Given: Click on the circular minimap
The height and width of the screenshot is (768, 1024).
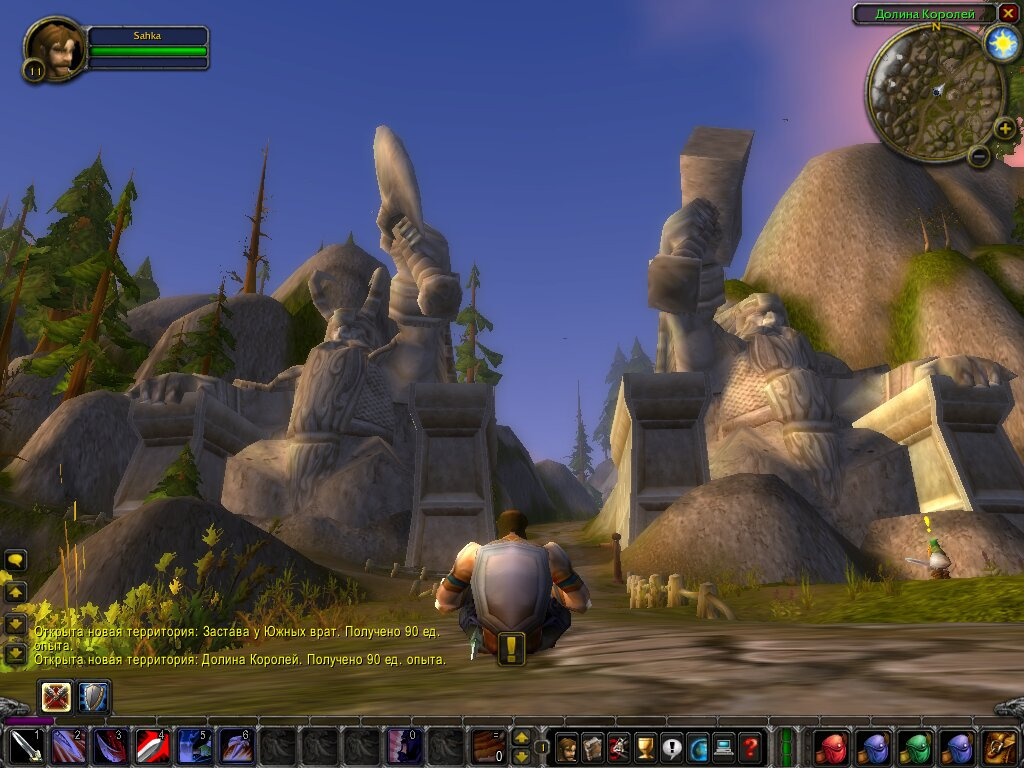Looking at the screenshot, I should pos(935,92).
